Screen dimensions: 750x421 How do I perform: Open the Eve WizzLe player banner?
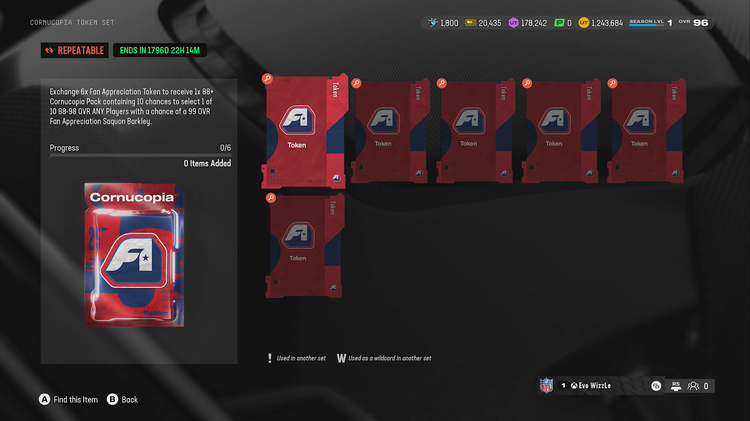pos(598,385)
